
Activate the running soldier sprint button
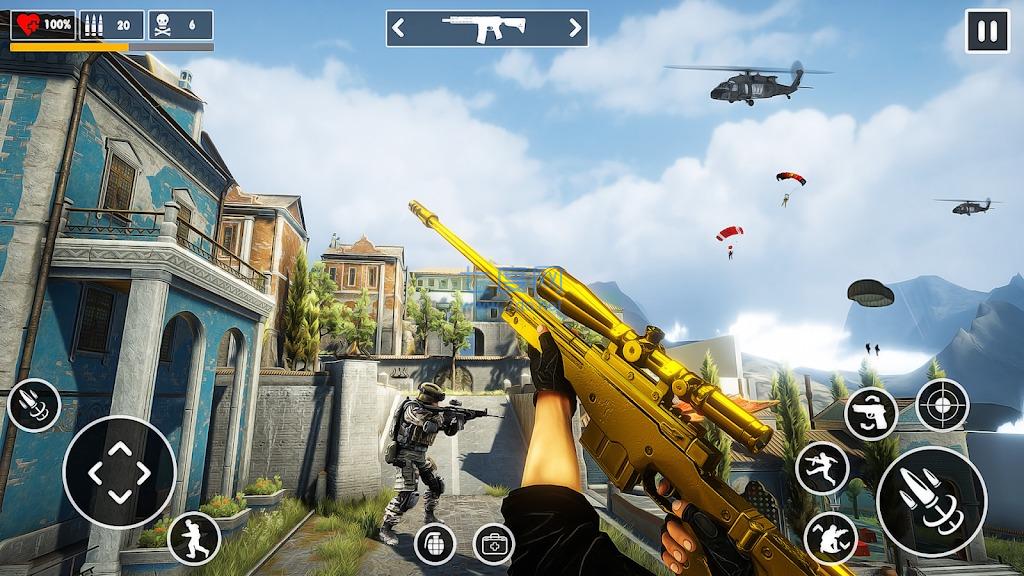point(194,538)
